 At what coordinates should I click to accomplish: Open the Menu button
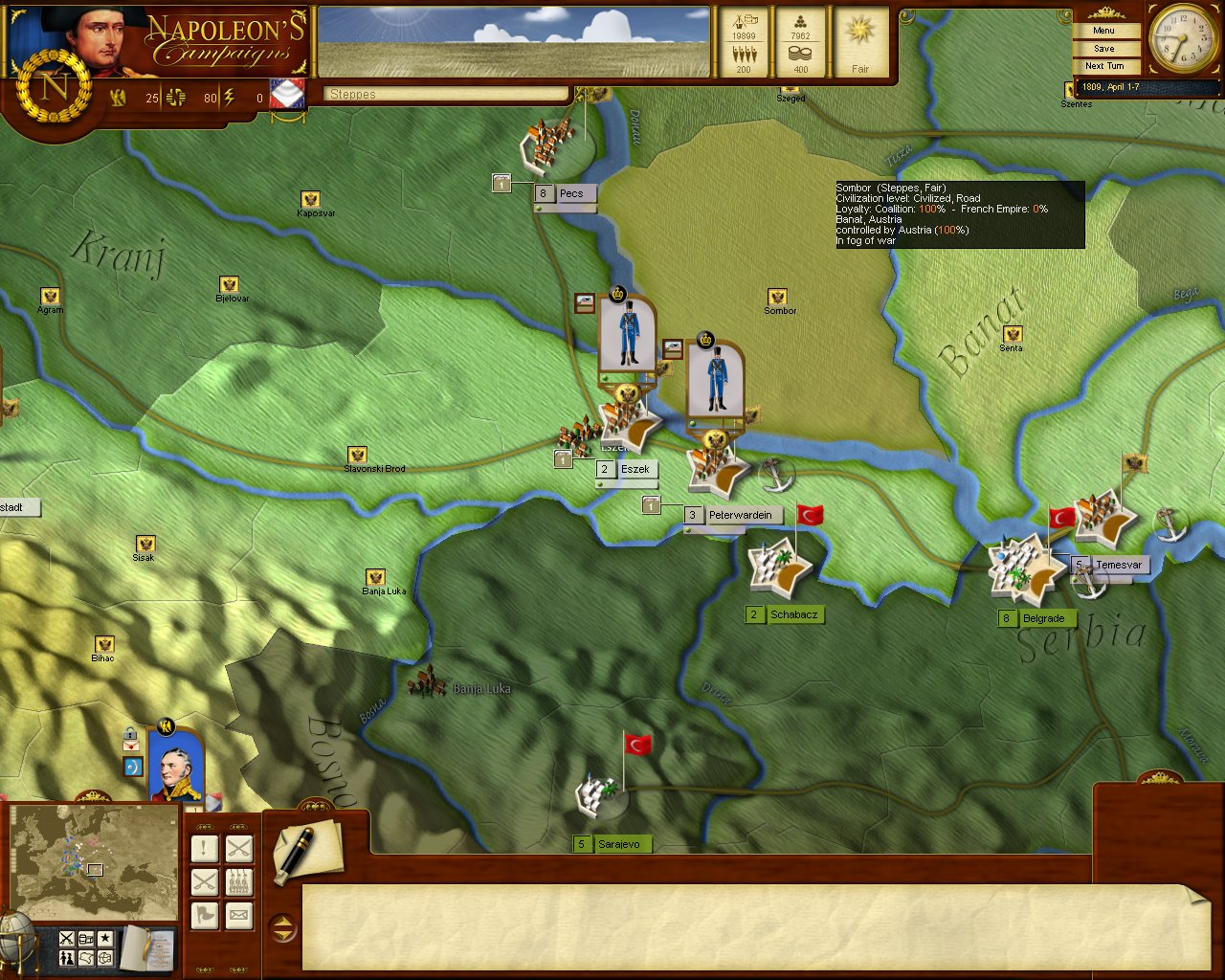point(1104,31)
